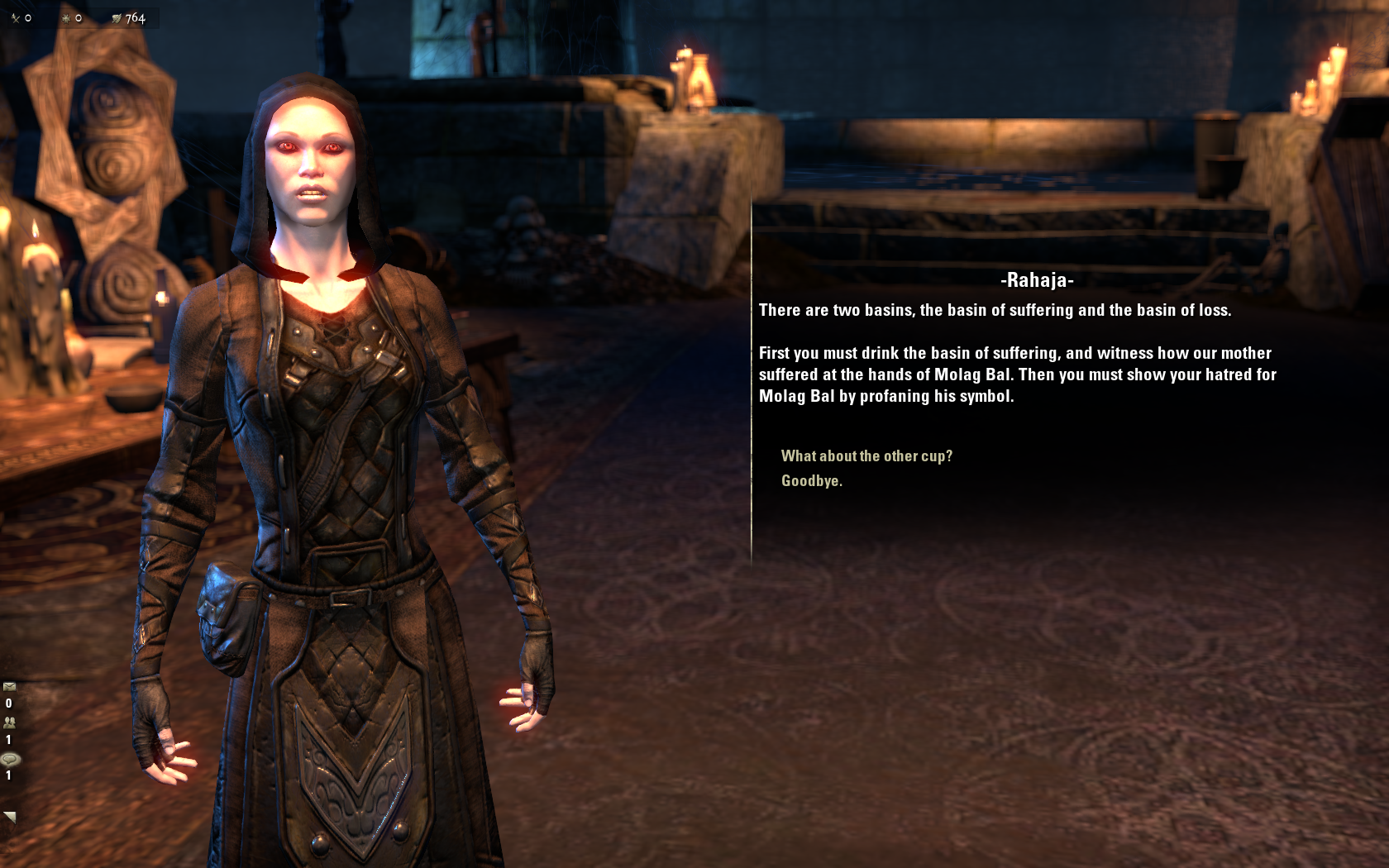This screenshot has width=1389, height=868.
Task: Open the friends list icon
Action: coord(10,723)
